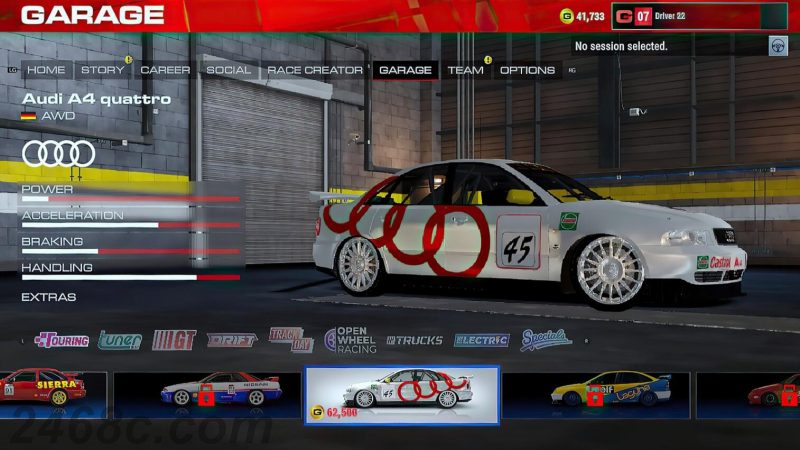The image size is (800, 450).
Task: Open the Specials car category
Action: pyautogui.click(x=546, y=340)
